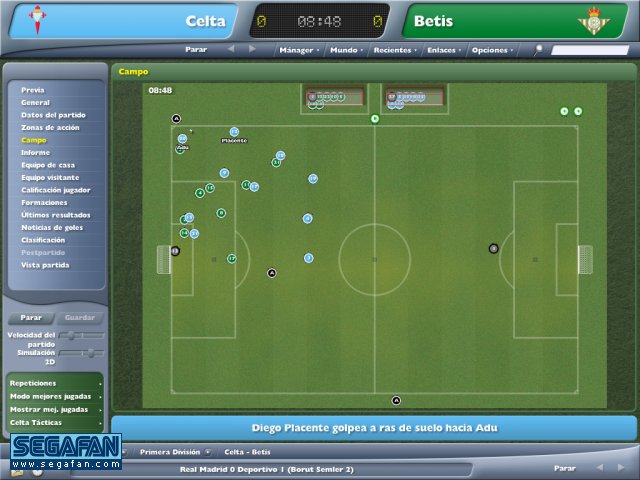Open the Mánager dropdown menu
The height and width of the screenshot is (480, 640).
[x=298, y=49]
